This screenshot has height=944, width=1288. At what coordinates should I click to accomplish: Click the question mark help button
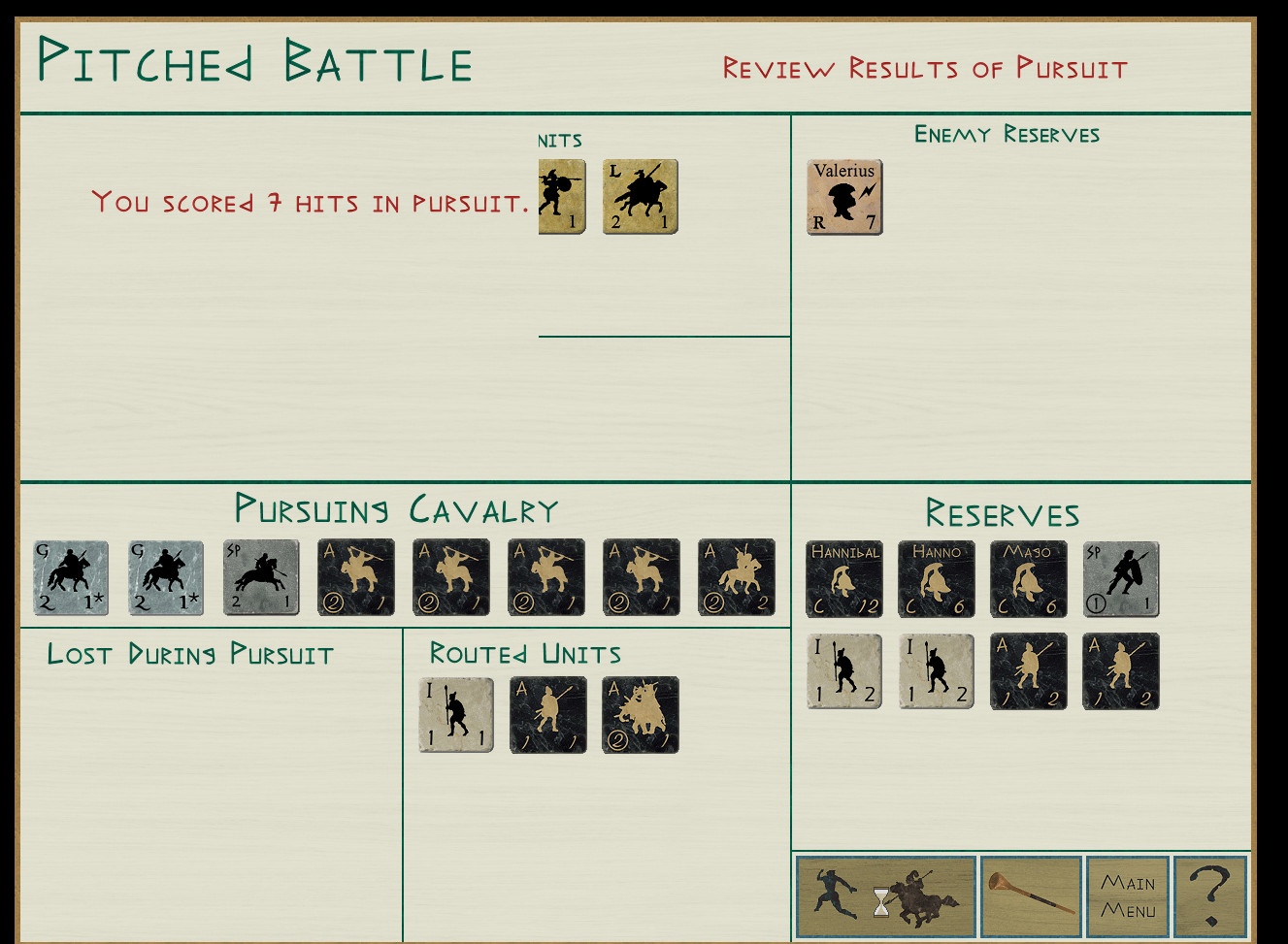1209,896
